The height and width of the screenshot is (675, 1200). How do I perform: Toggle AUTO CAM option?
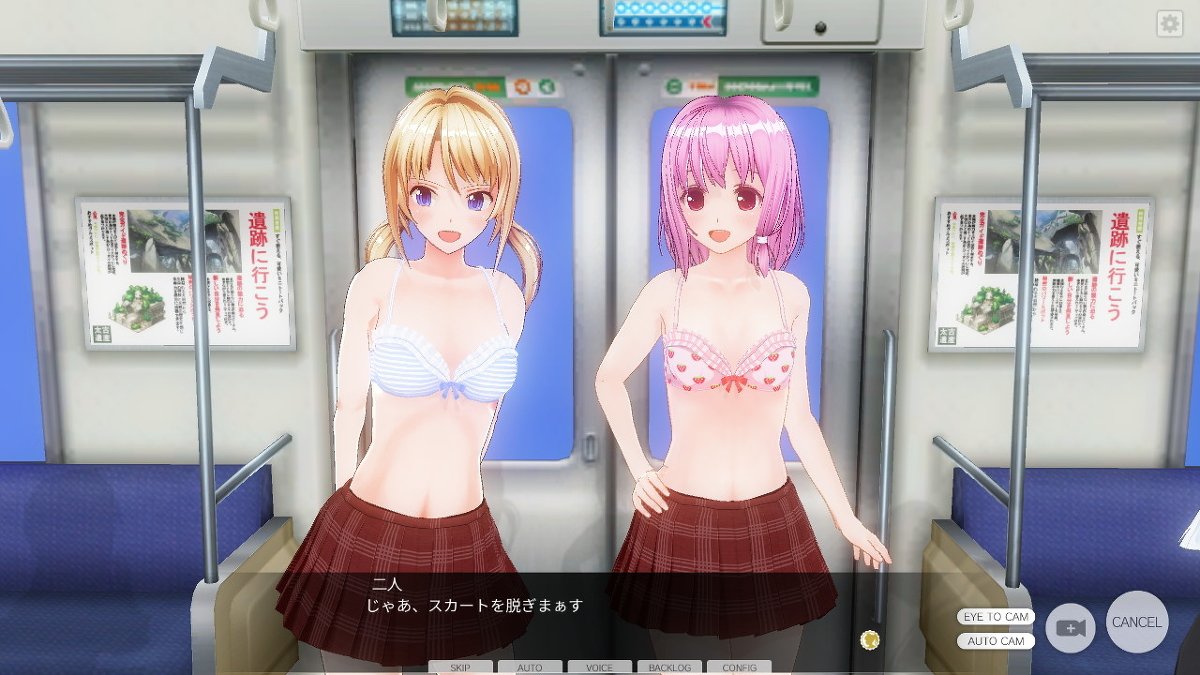pos(996,641)
